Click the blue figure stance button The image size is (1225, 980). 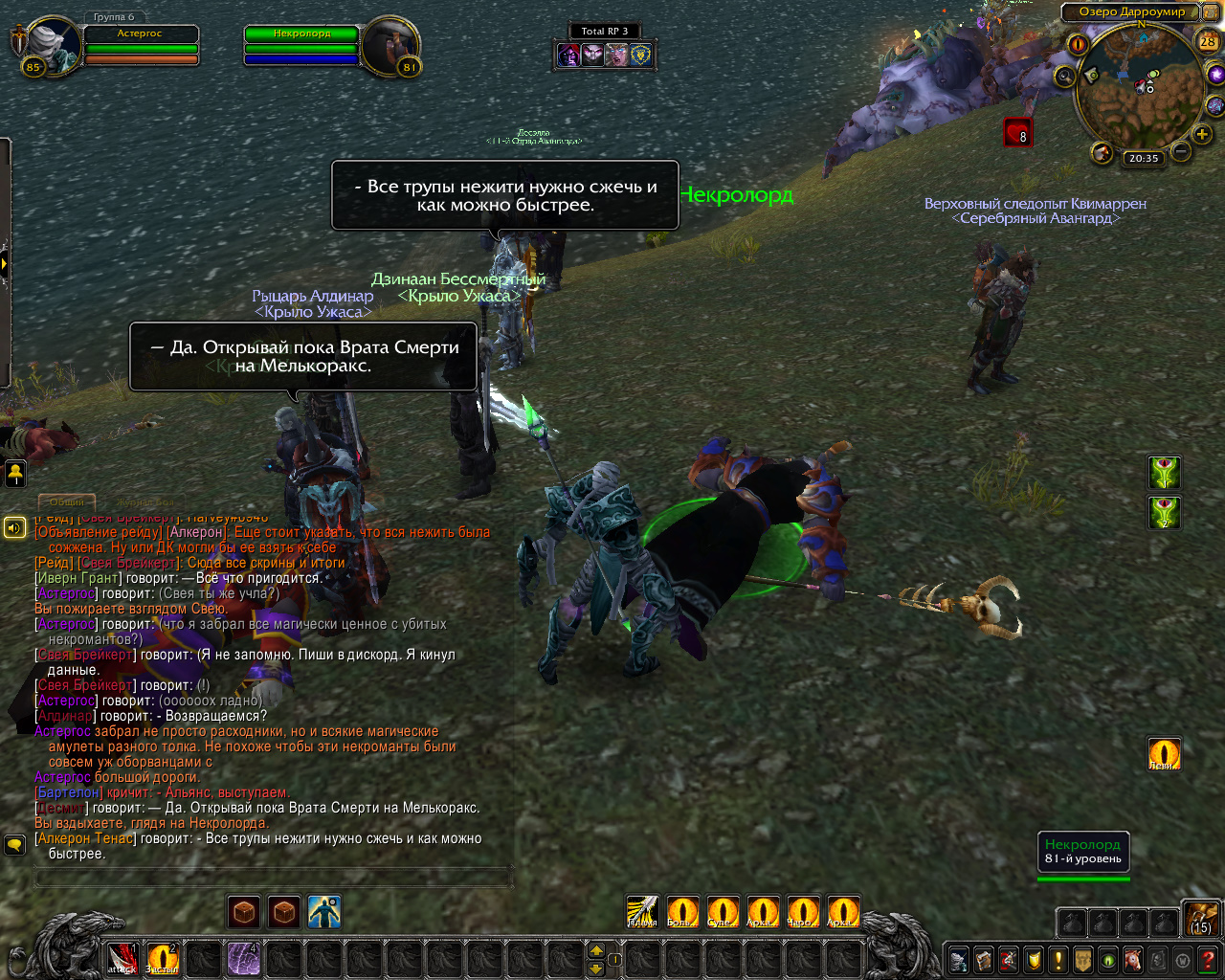pos(324,912)
